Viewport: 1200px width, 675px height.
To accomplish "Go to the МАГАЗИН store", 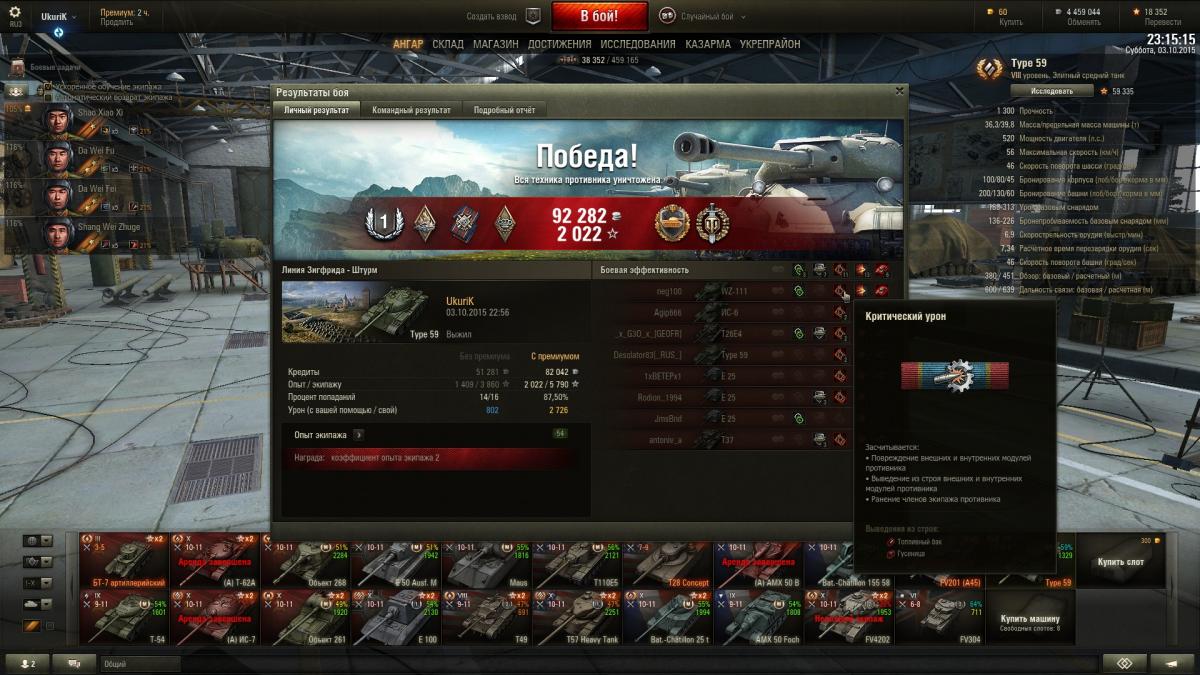I will [495, 44].
